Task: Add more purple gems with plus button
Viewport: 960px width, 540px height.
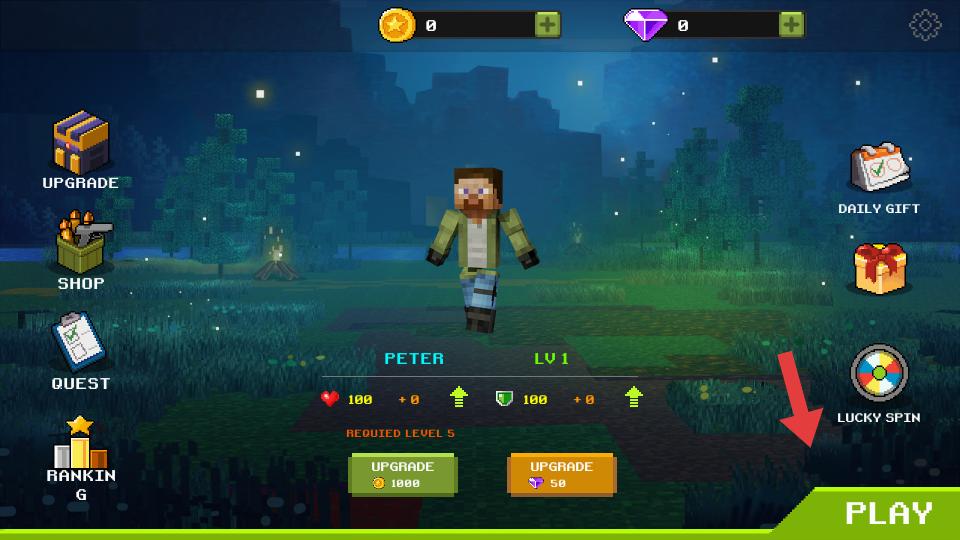Action: 791,25
